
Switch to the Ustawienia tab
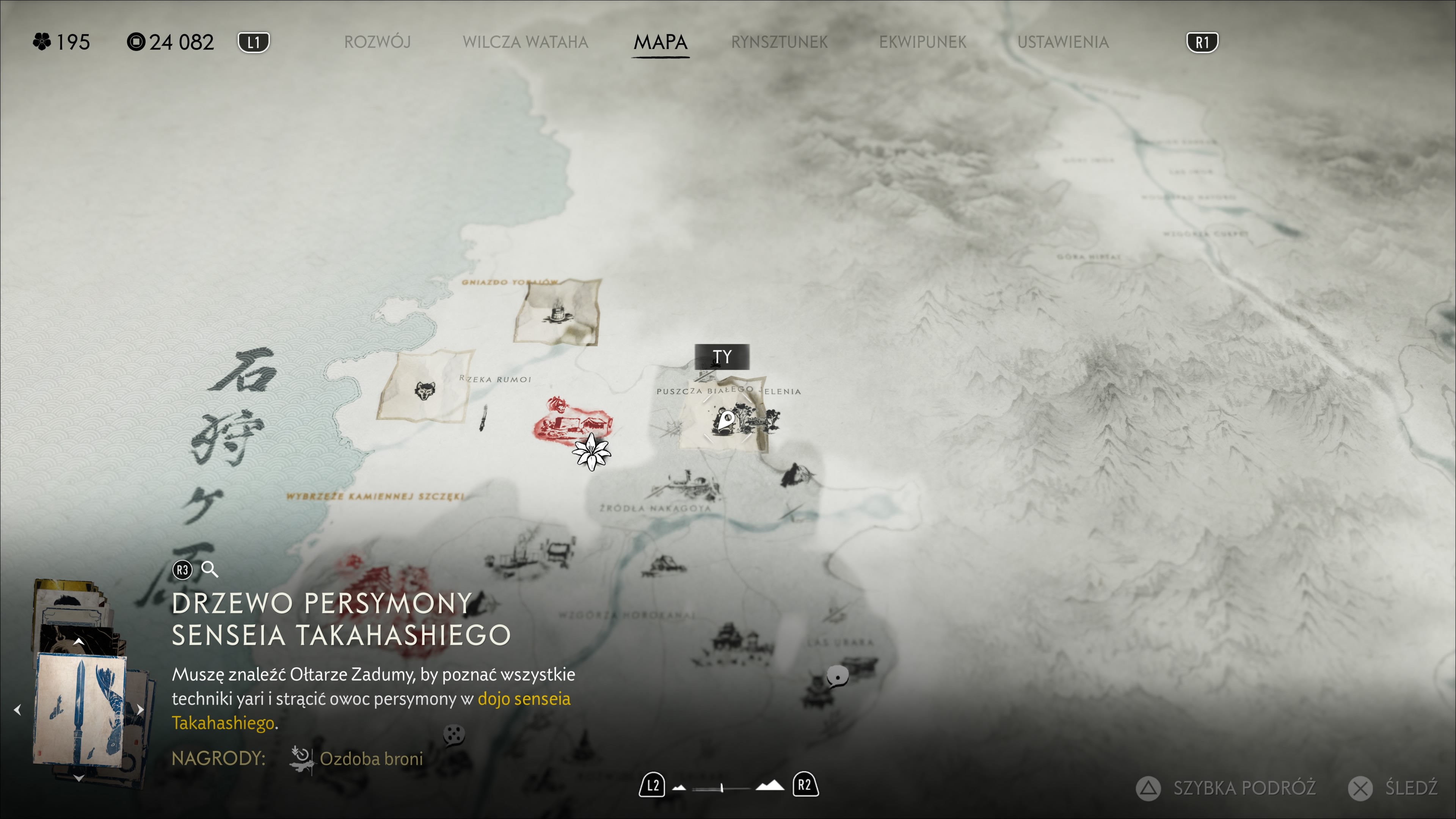tap(1062, 42)
